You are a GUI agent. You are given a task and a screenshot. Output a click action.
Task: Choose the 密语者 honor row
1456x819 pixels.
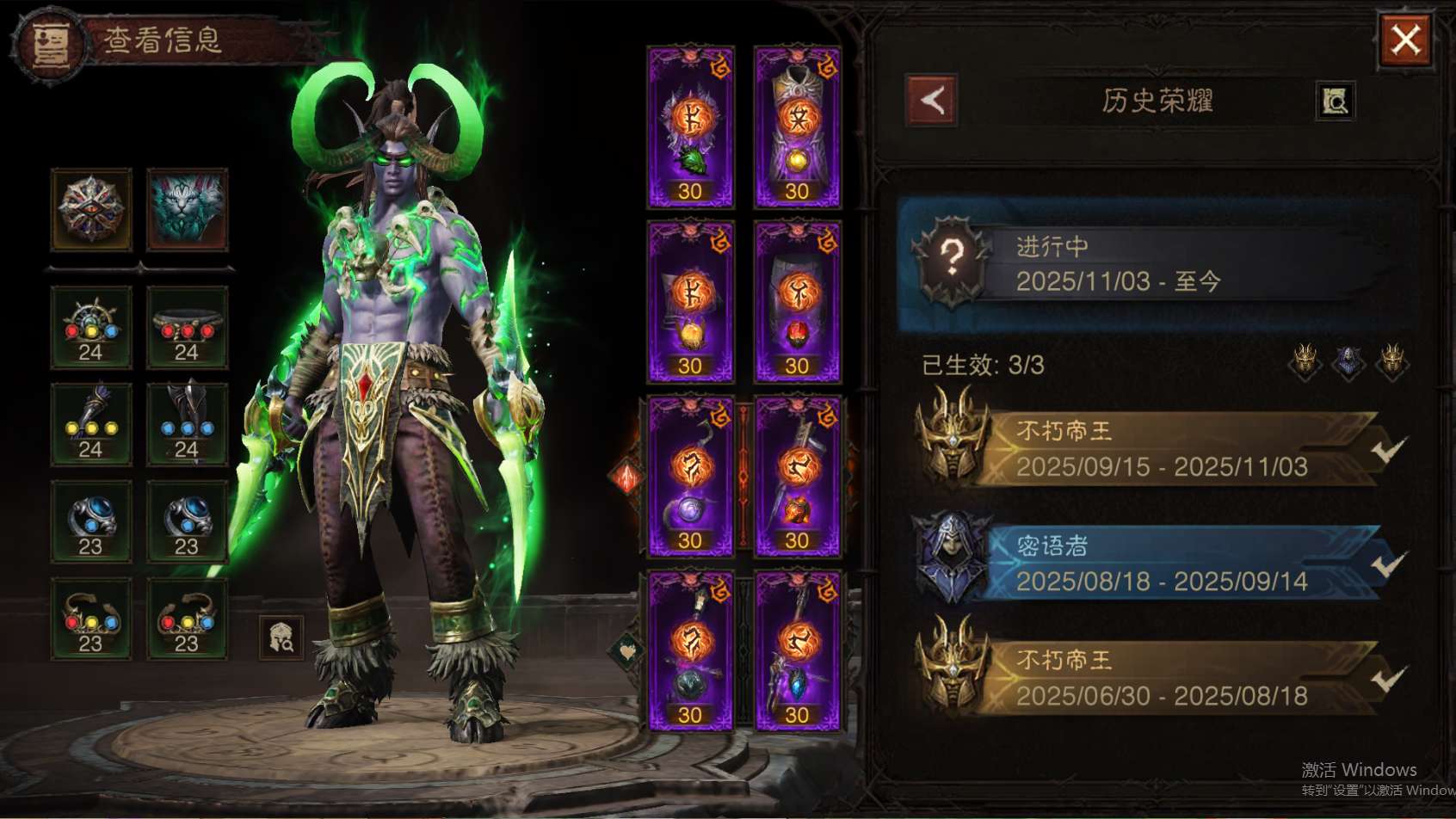[1153, 563]
